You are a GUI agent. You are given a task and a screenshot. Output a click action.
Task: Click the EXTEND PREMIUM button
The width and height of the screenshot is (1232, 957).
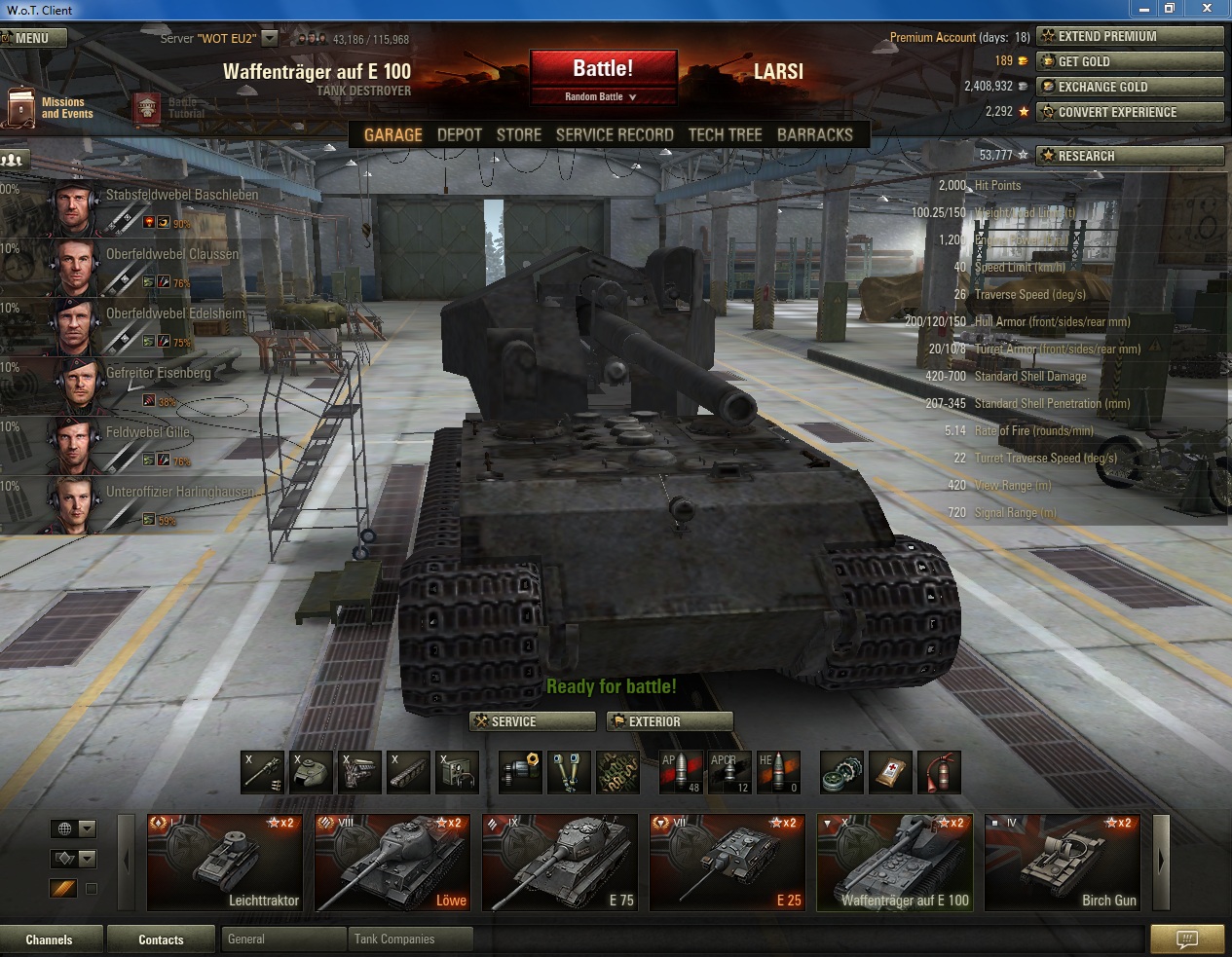pos(1130,37)
